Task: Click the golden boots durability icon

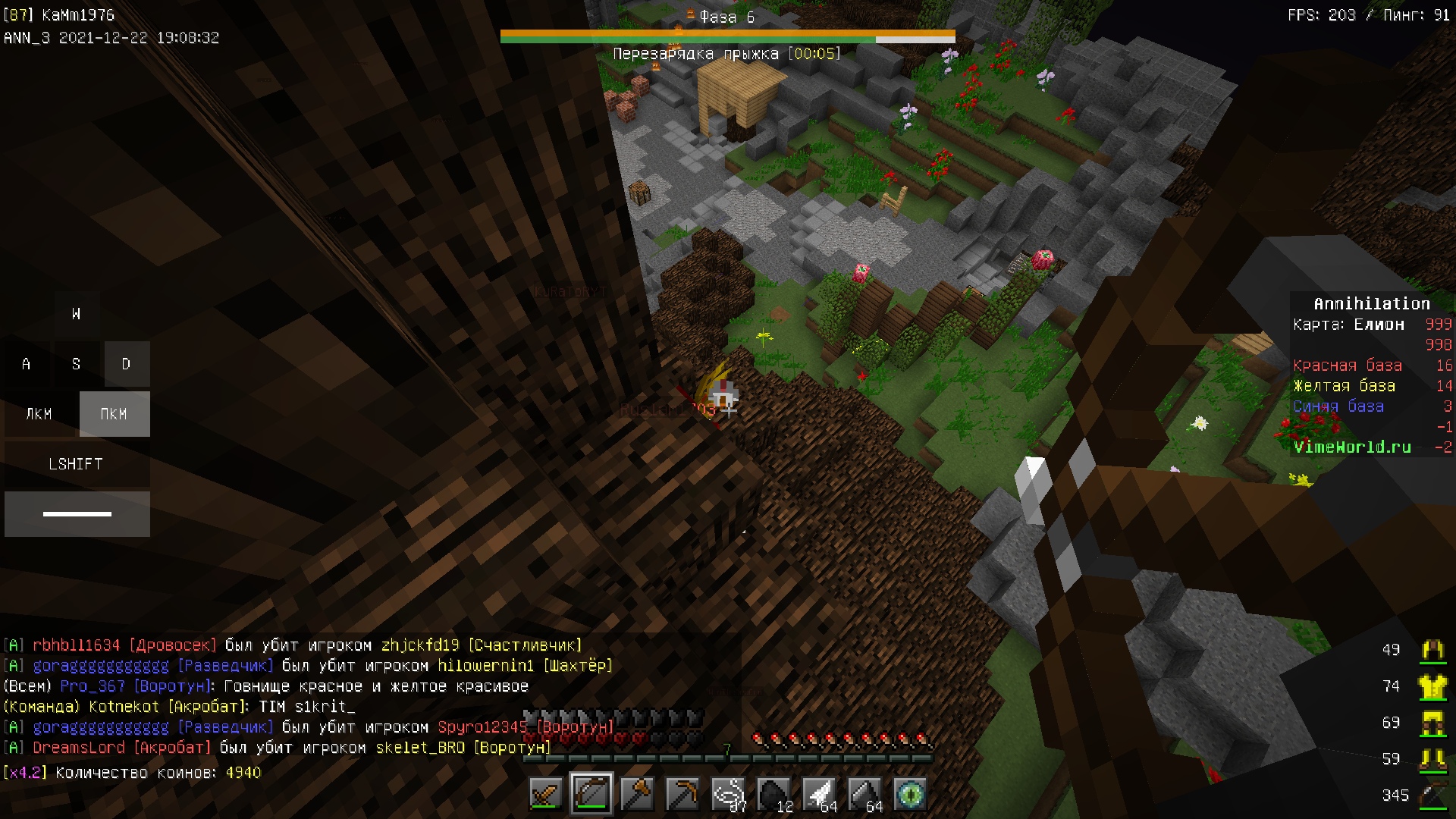Action: [x=1432, y=759]
